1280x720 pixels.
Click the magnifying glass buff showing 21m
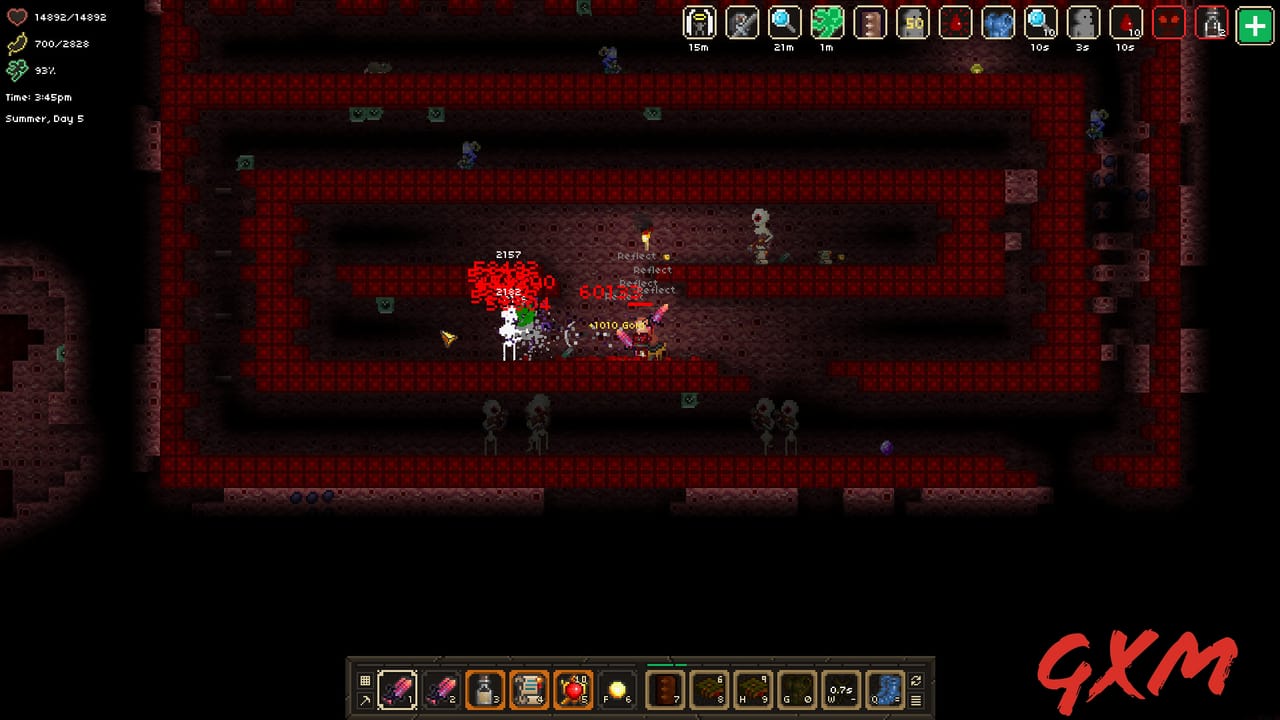785,22
